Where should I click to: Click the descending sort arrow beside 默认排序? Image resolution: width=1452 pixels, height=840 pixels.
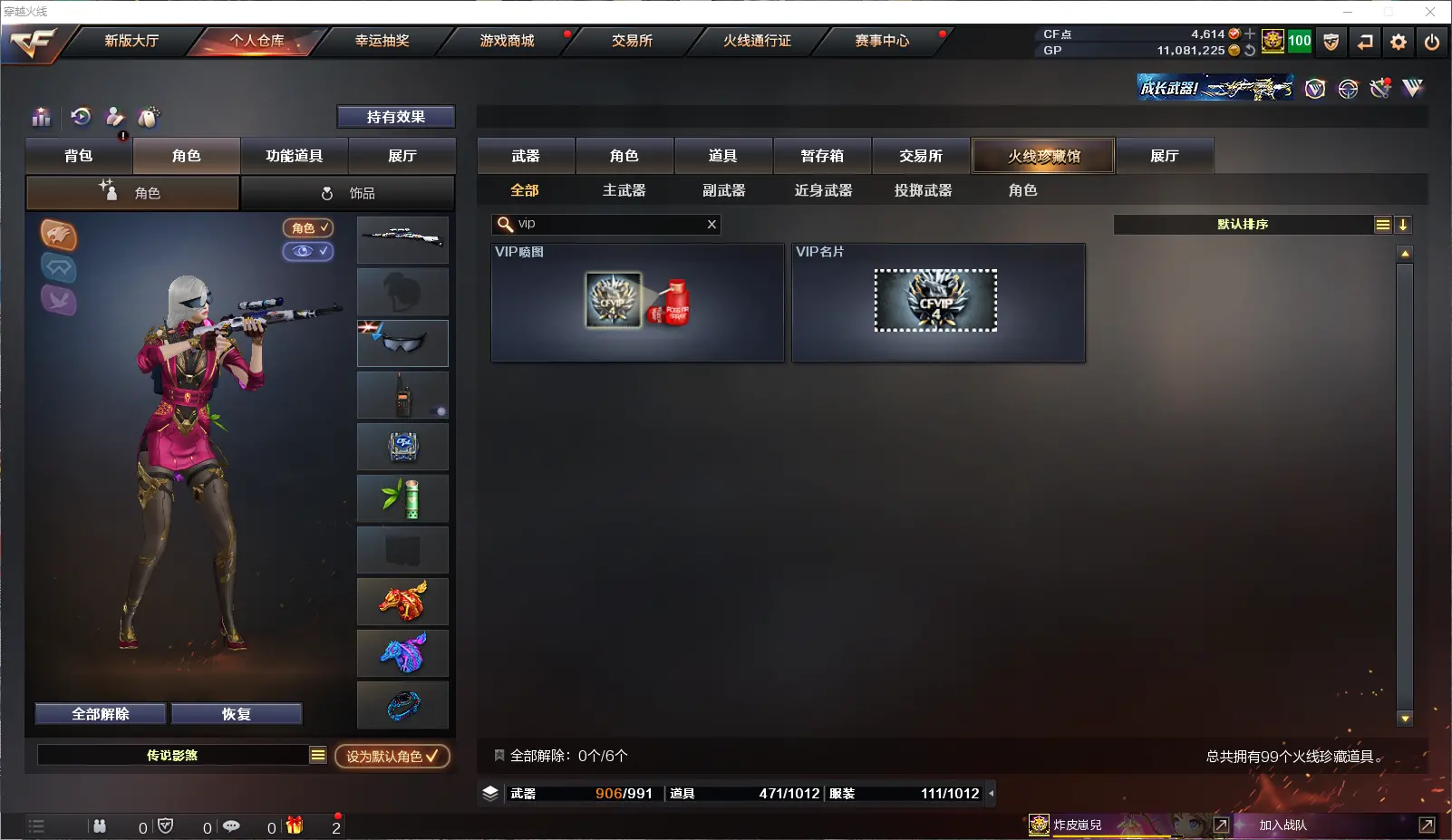click(x=1404, y=224)
